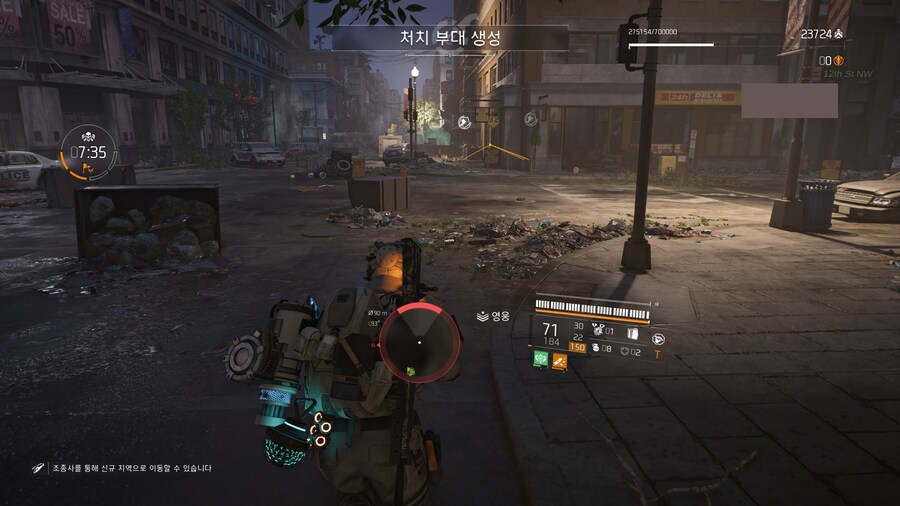This screenshot has height=506, width=900.
Task: Click the 처치 부대 생성 objective banner
Action: [x=450, y=39]
